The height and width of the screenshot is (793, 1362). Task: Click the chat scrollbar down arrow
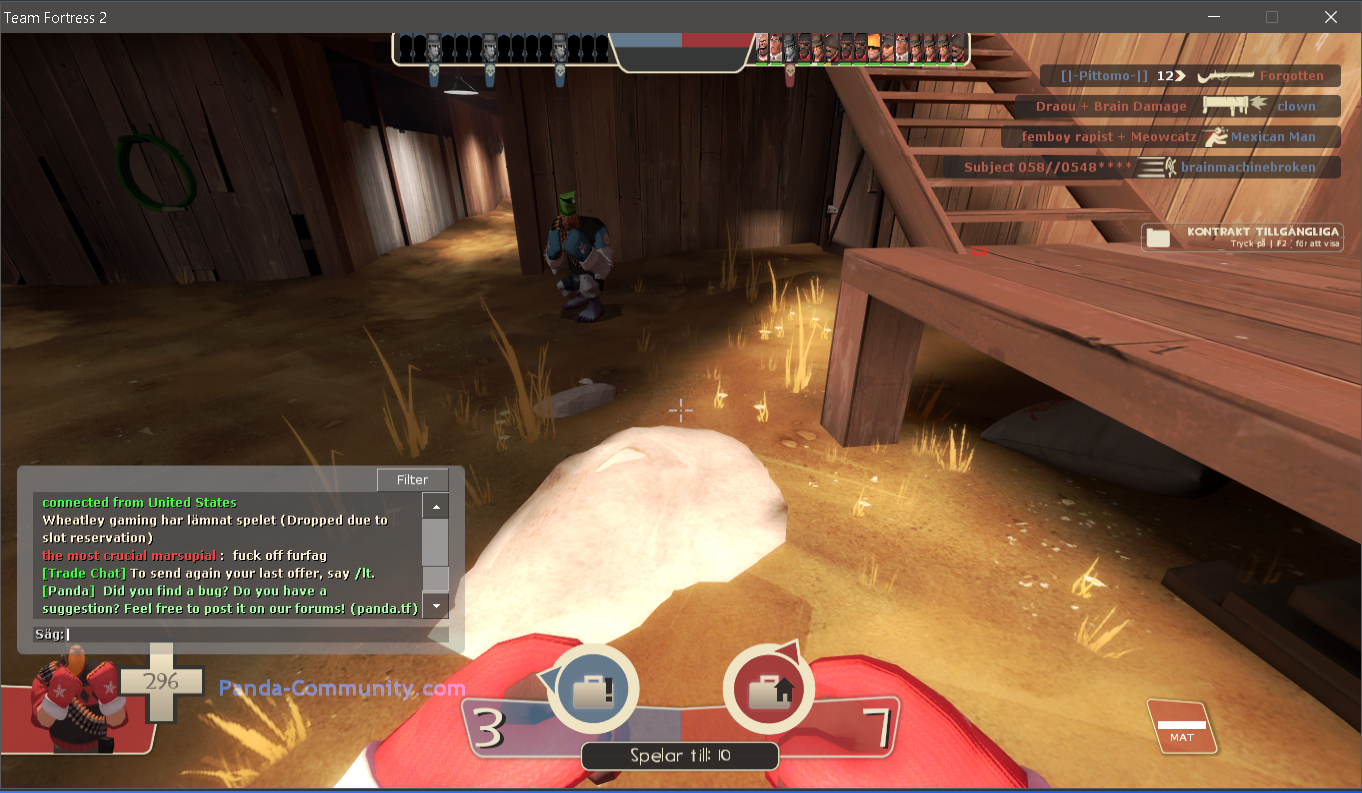click(x=435, y=605)
